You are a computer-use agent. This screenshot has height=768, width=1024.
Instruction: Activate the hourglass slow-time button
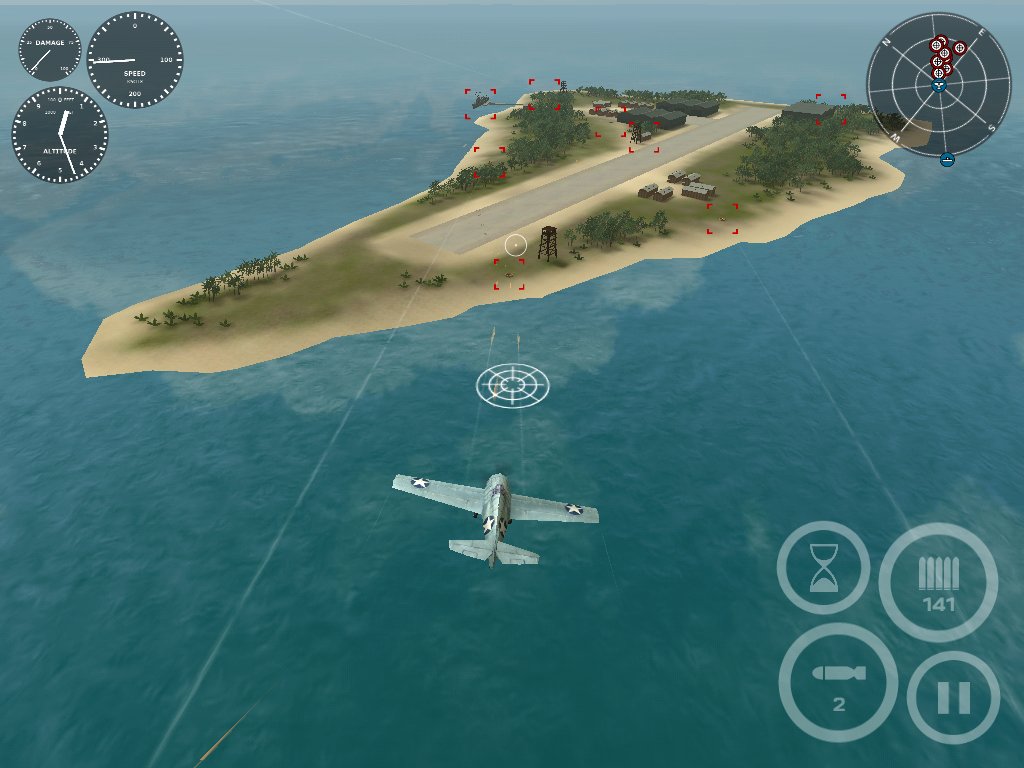tap(823, 568)
